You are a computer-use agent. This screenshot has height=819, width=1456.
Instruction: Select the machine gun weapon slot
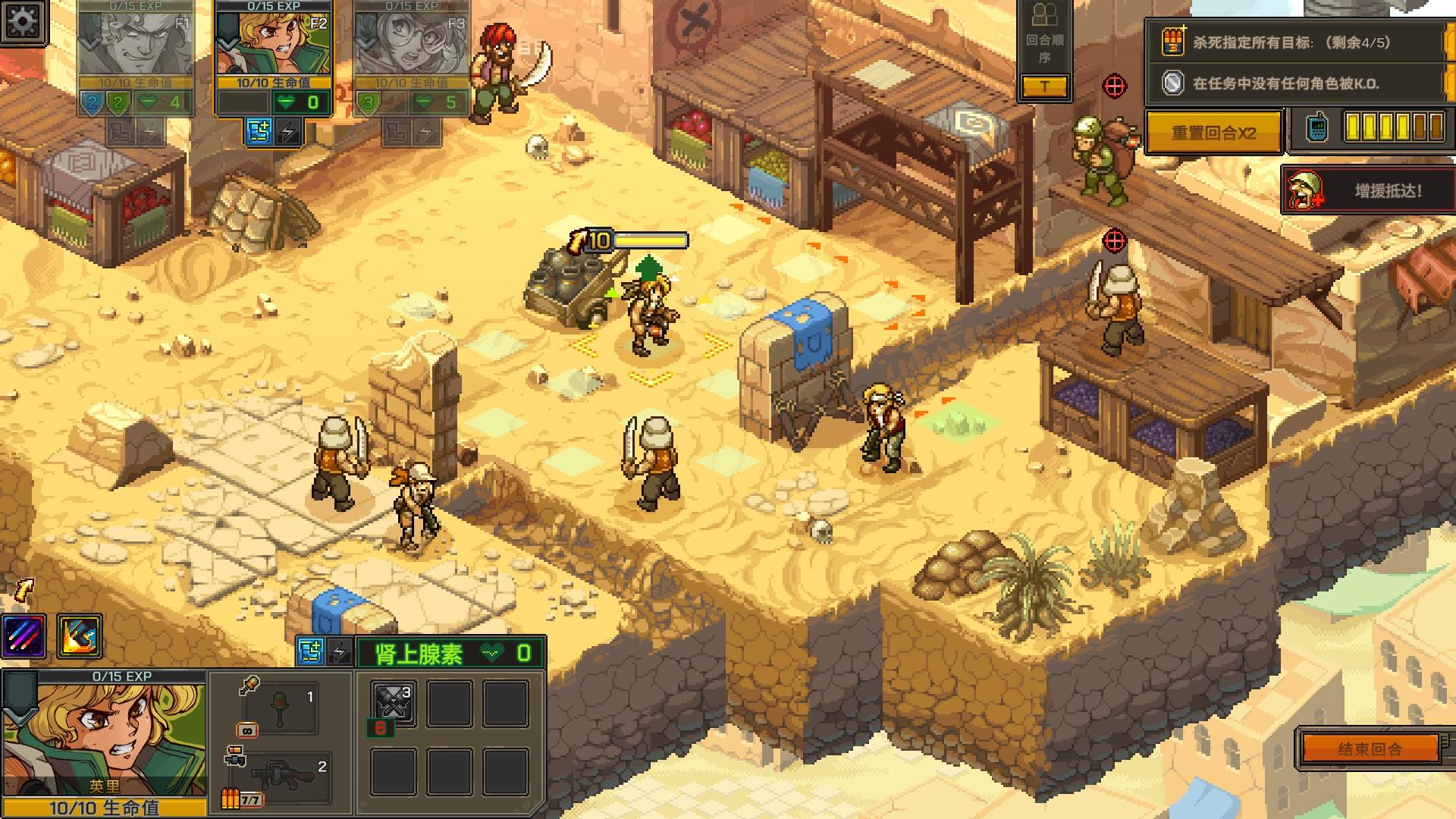tap(281, 777)
